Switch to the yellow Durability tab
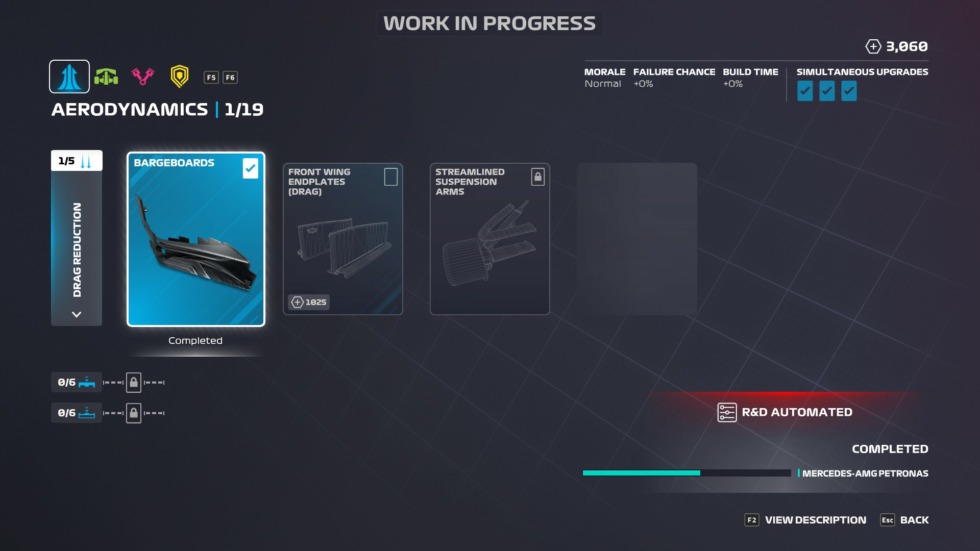Viewport: 980px width, 551px height. point(179,77)
